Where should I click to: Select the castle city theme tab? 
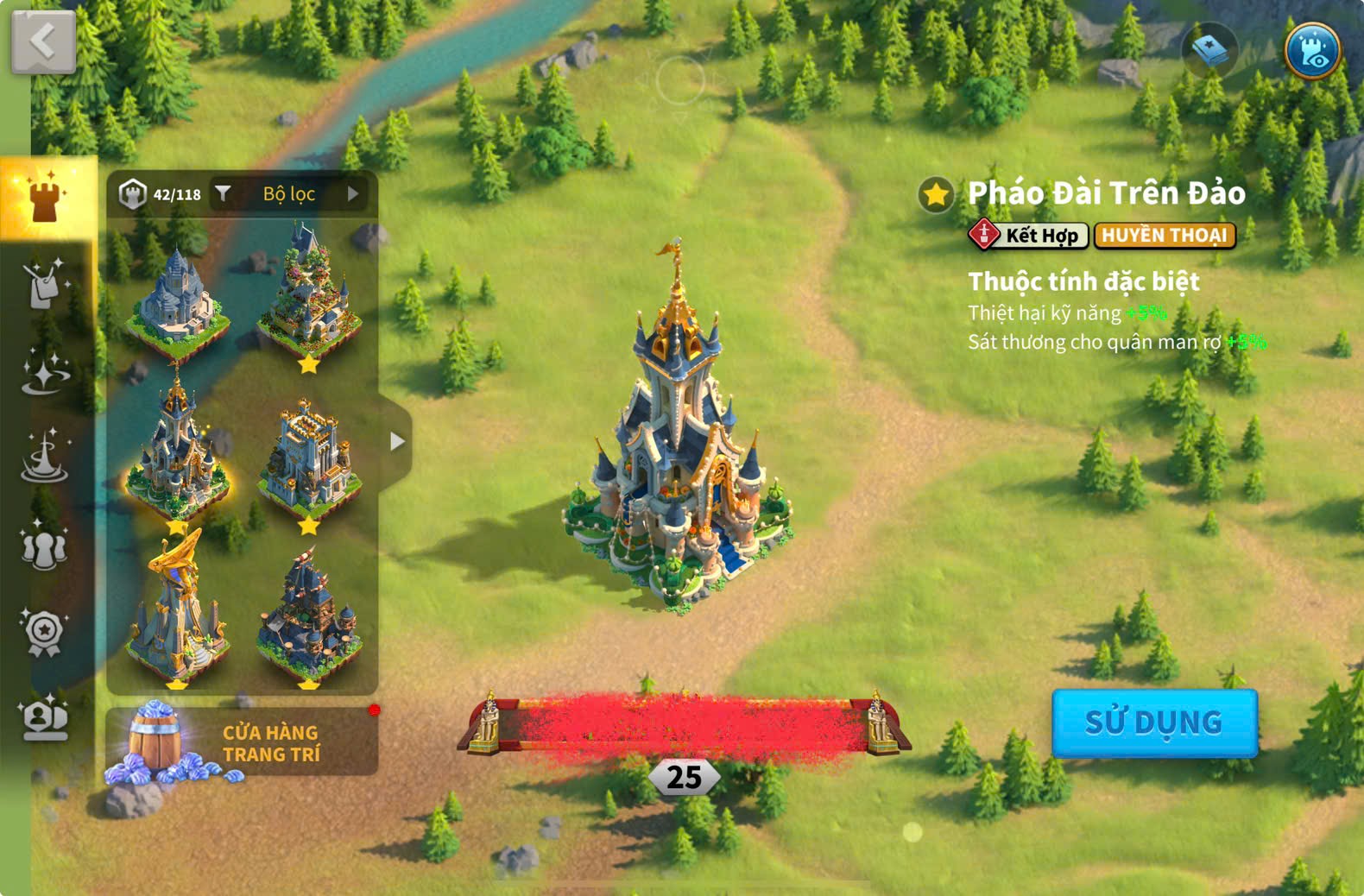45,197
